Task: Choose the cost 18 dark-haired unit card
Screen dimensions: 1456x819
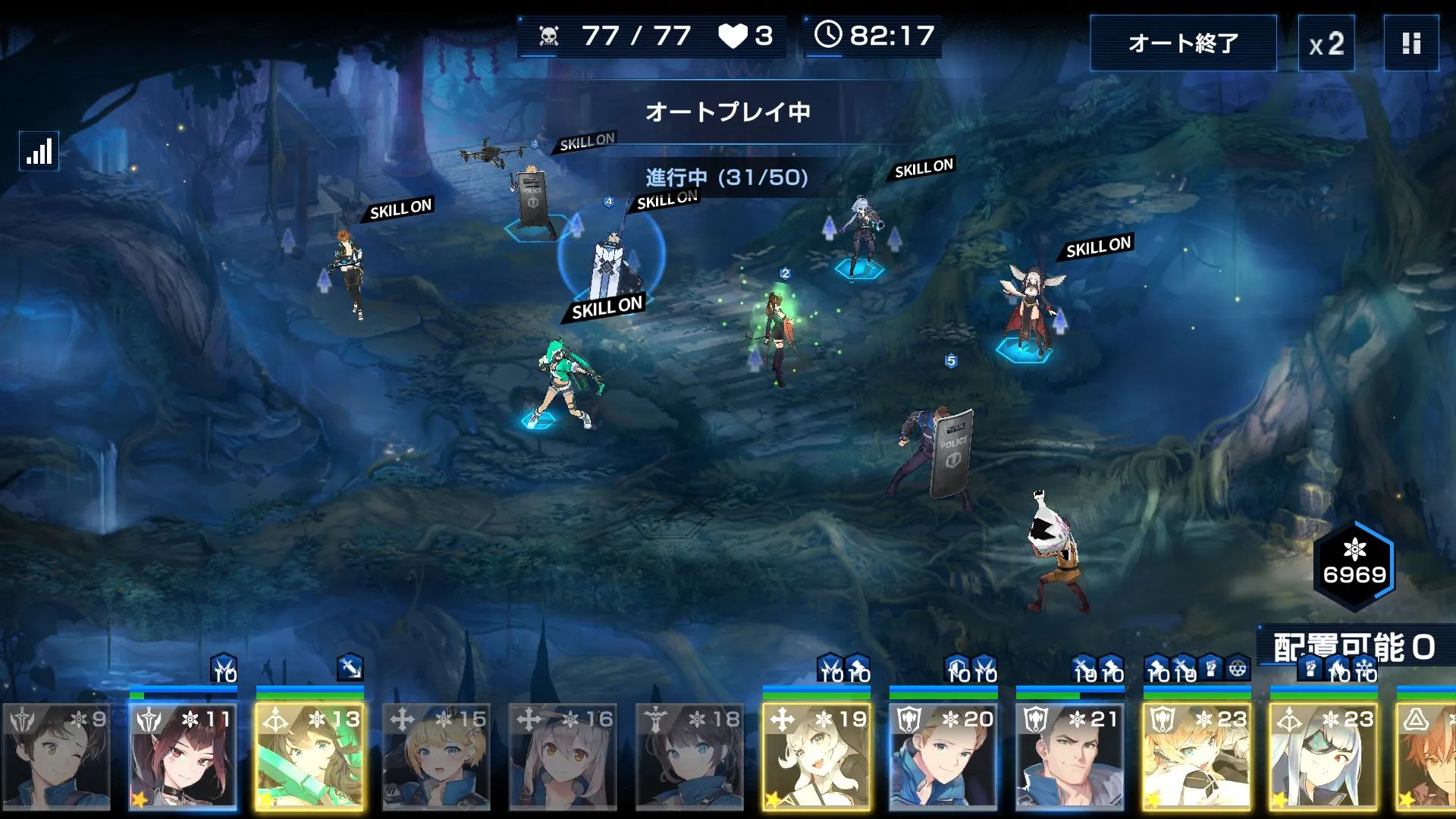Action: point(690,756)
